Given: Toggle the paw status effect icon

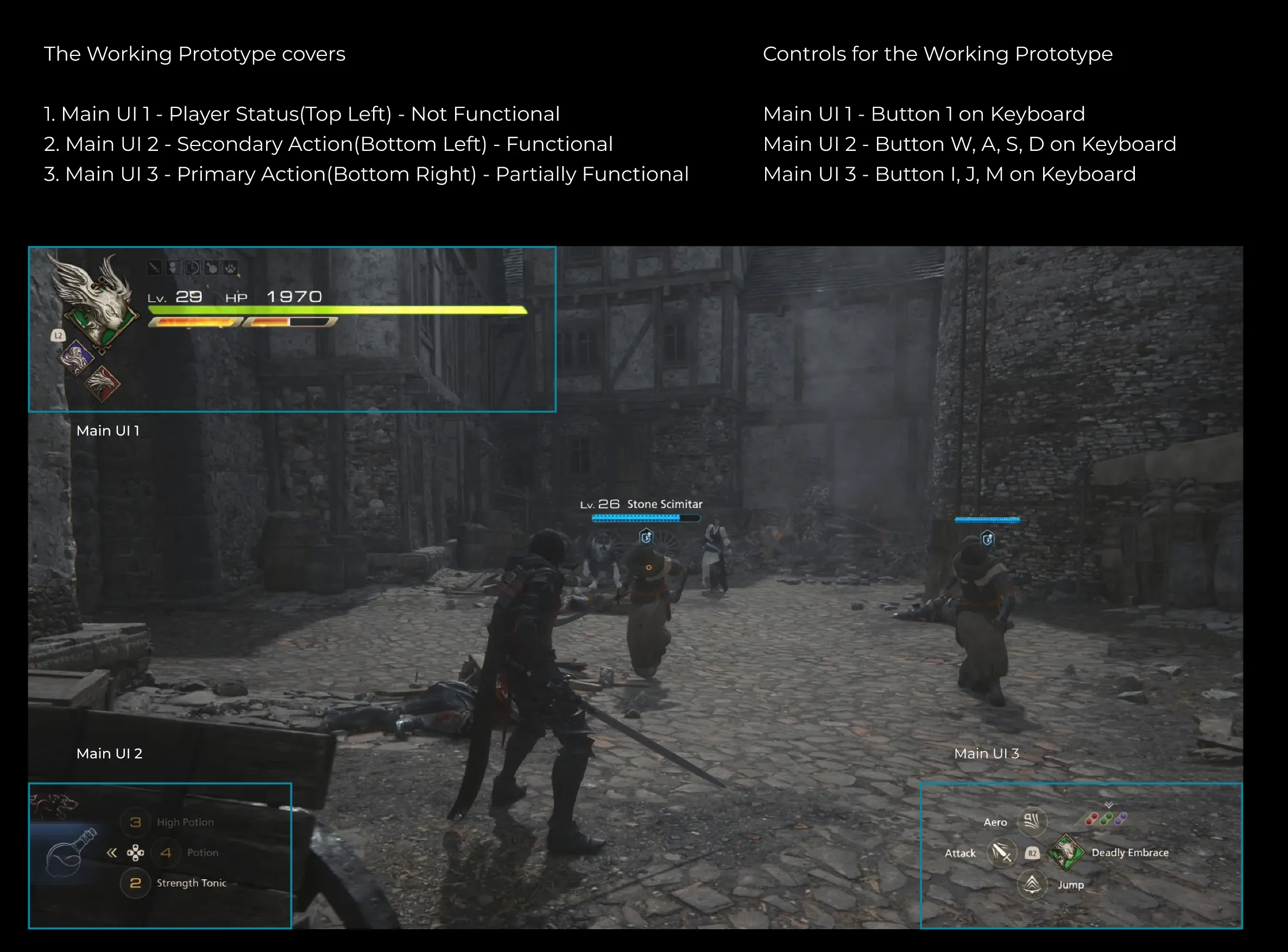Looking at the screenshot, I should pyautogui.click(x=231, y=269).
